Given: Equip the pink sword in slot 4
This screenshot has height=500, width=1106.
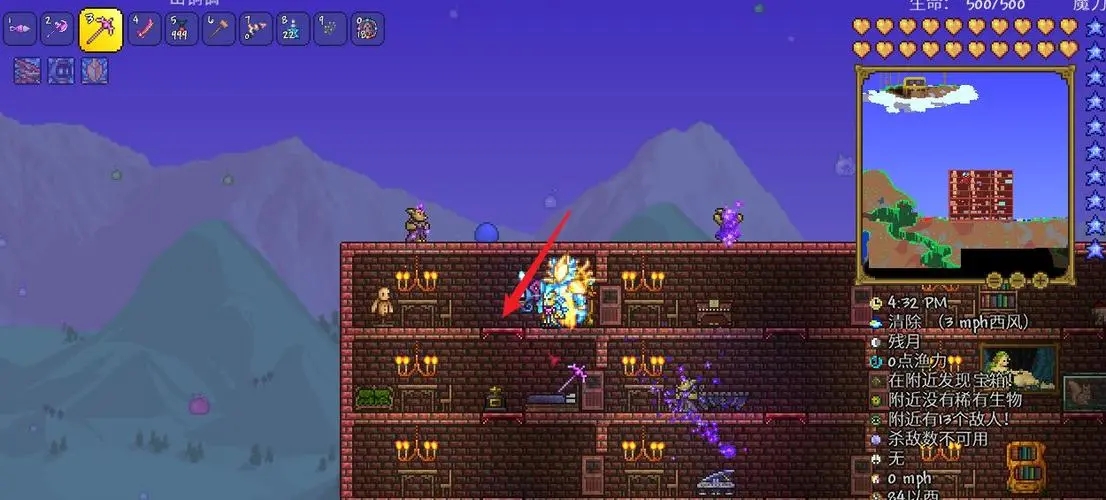Looking at the screenshot, I should click(145, 29).
